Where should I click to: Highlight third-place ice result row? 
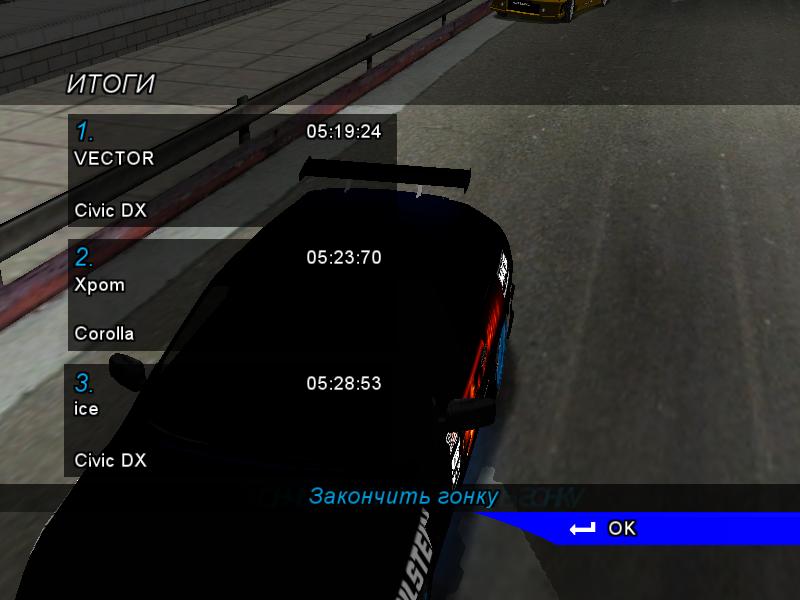[232, 421]
